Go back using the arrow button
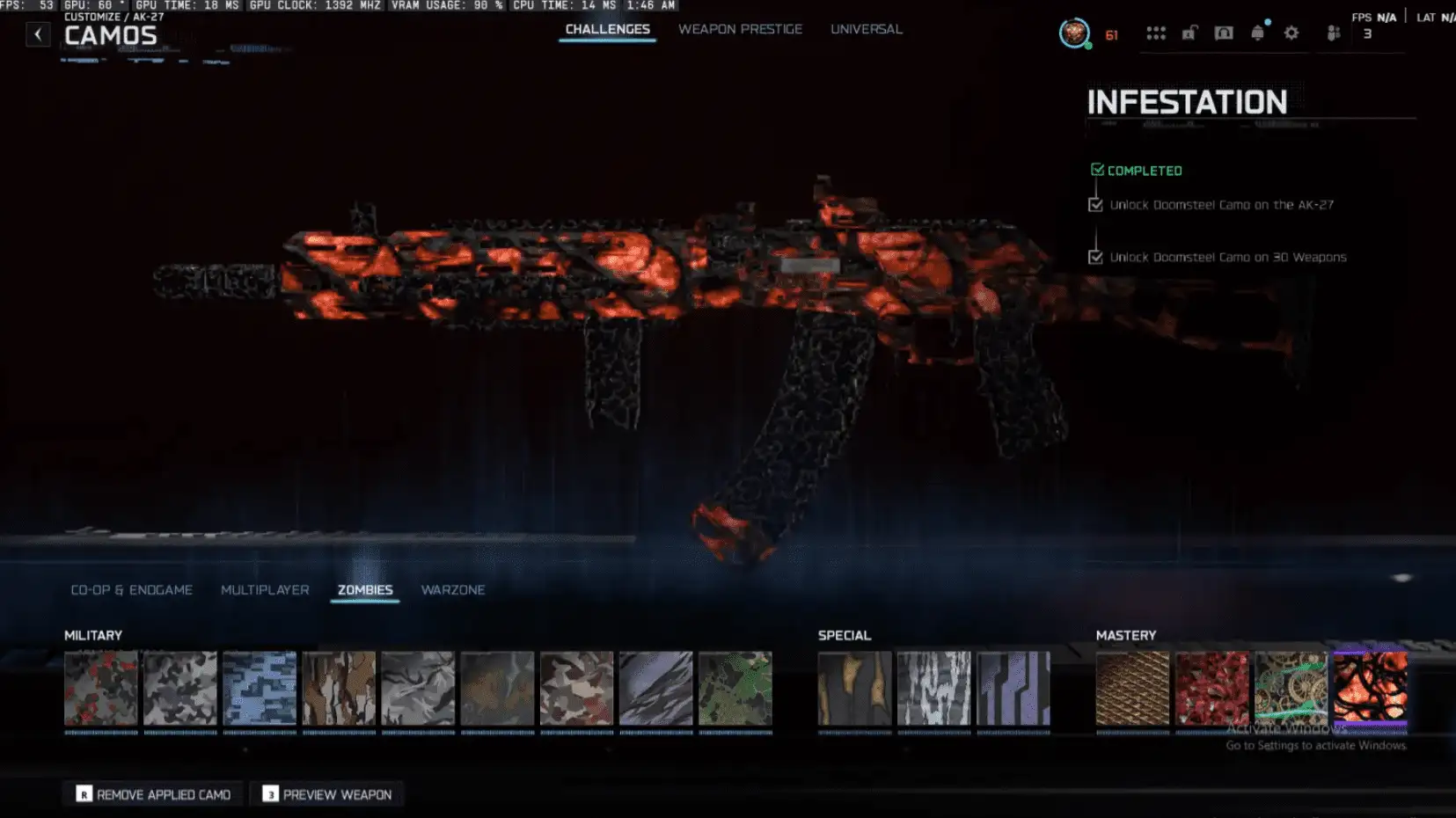Viewport: 1456px width, 818px height. (x=38, y=34)
